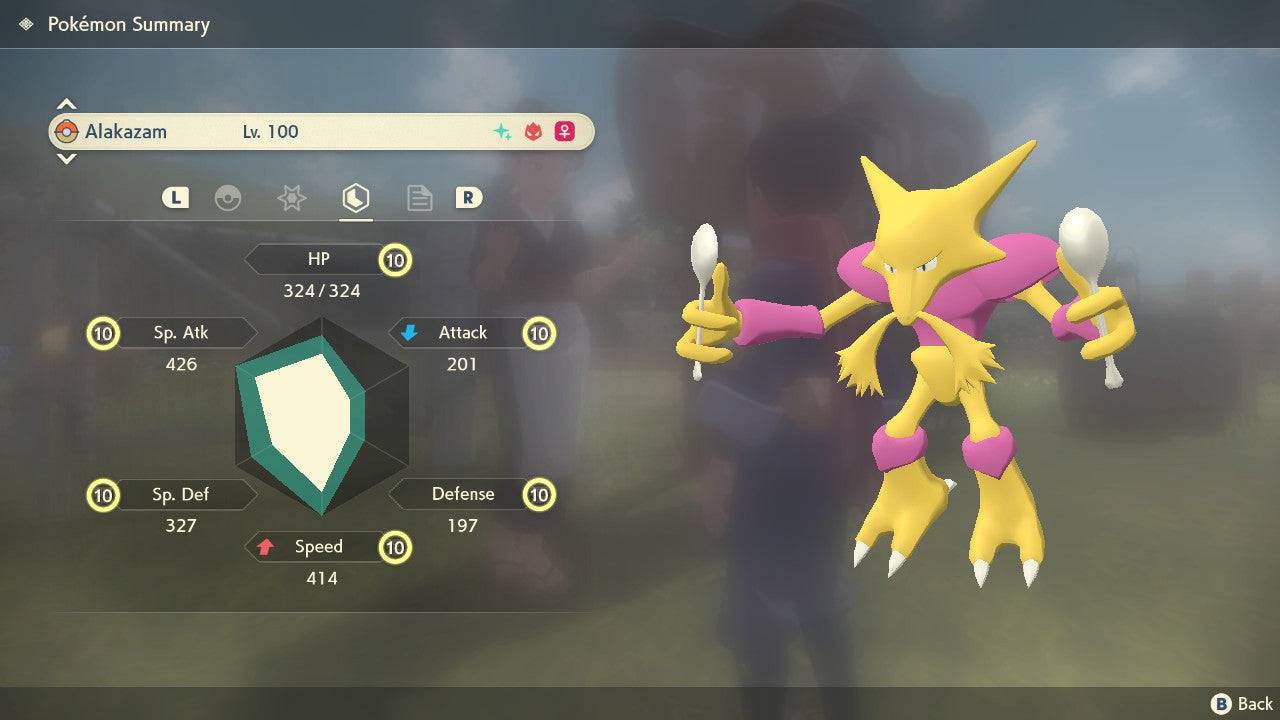Click the blue arrow lowering Attack
Screen dimensions: 1280x720
tap(410, 332)
